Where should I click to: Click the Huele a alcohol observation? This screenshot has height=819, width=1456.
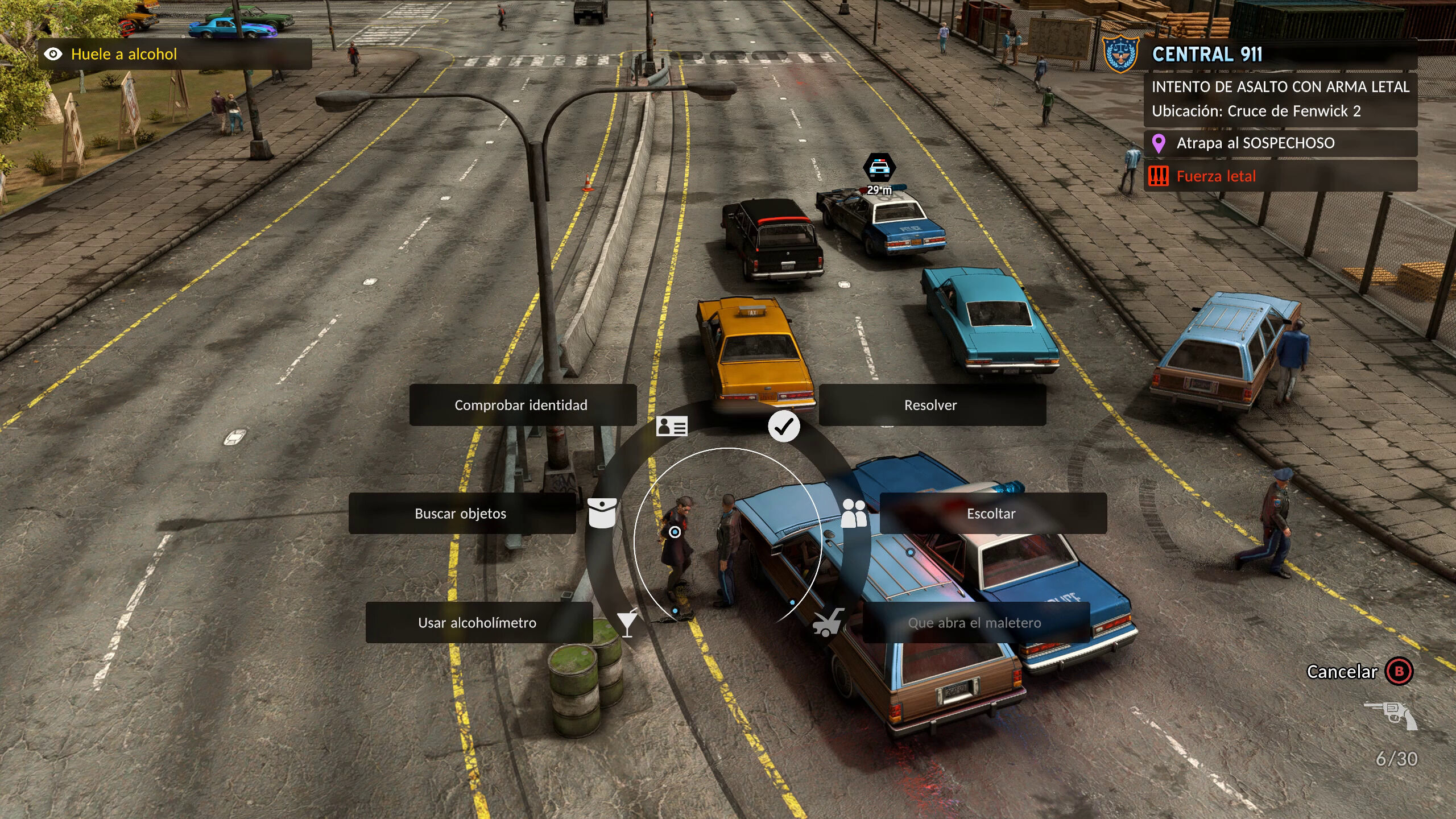(x=123, y=55)
